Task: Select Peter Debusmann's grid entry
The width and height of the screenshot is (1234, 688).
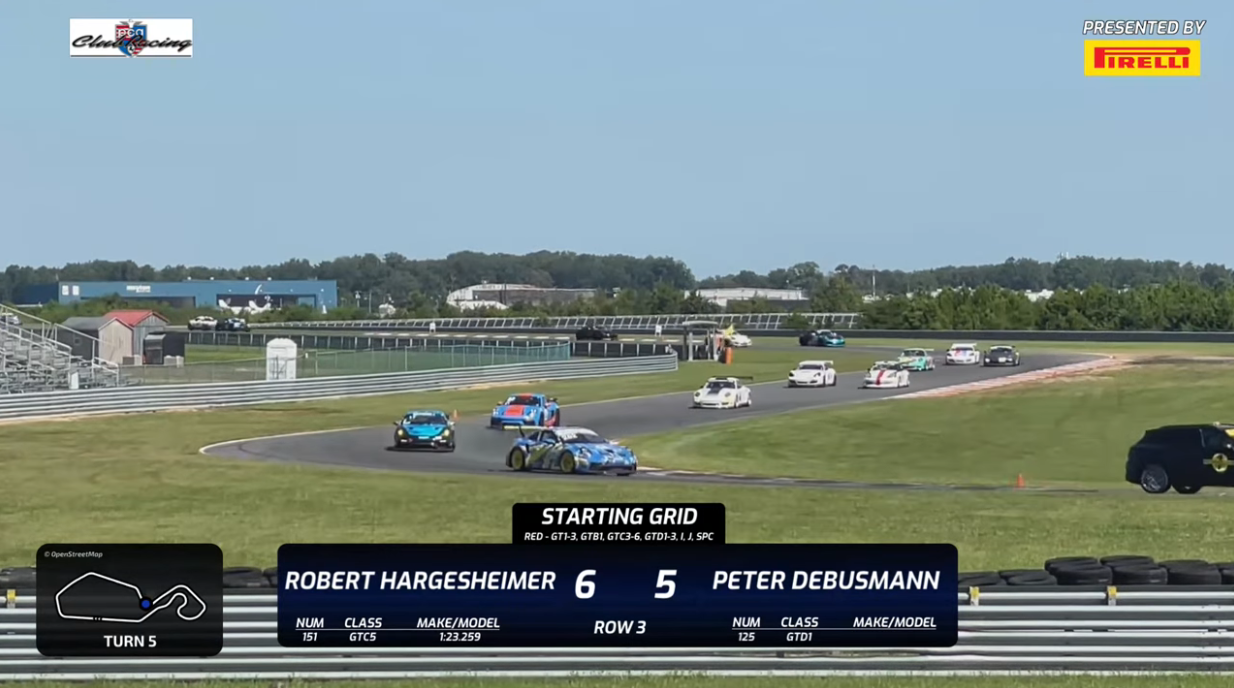Action: point(825,581)
